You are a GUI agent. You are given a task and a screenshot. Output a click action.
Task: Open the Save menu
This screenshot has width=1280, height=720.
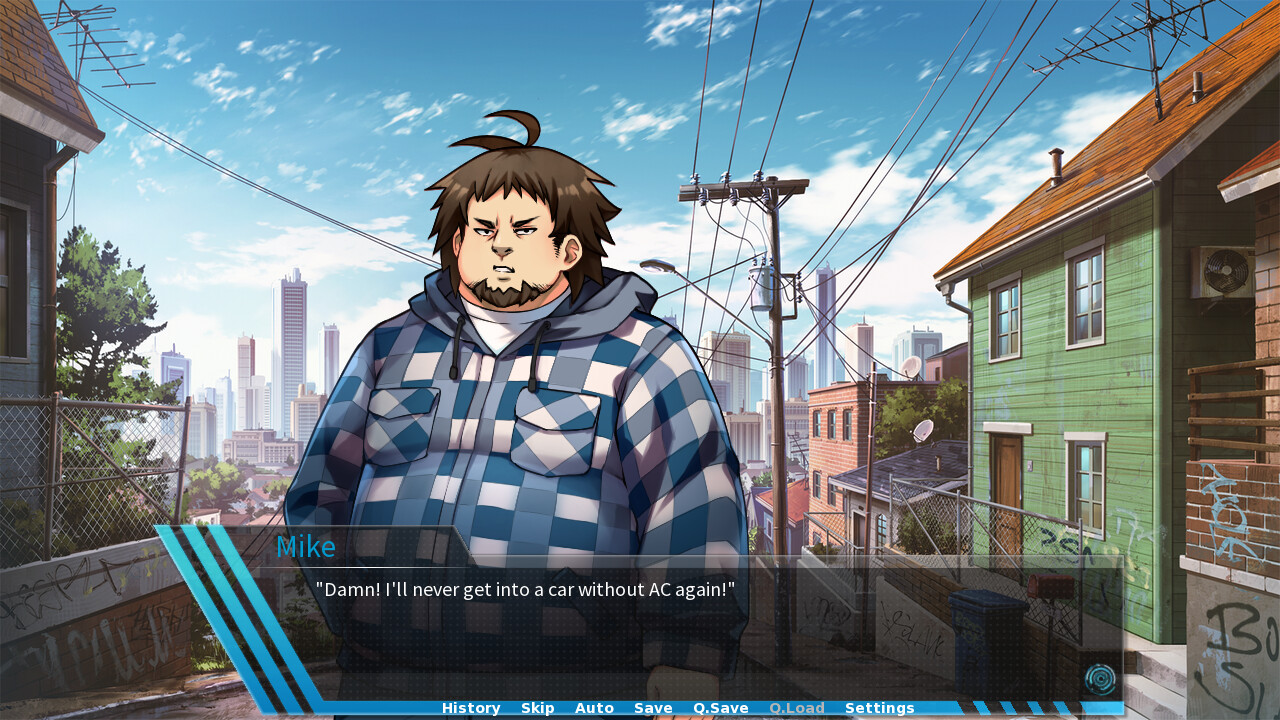[x=653, y=708]
